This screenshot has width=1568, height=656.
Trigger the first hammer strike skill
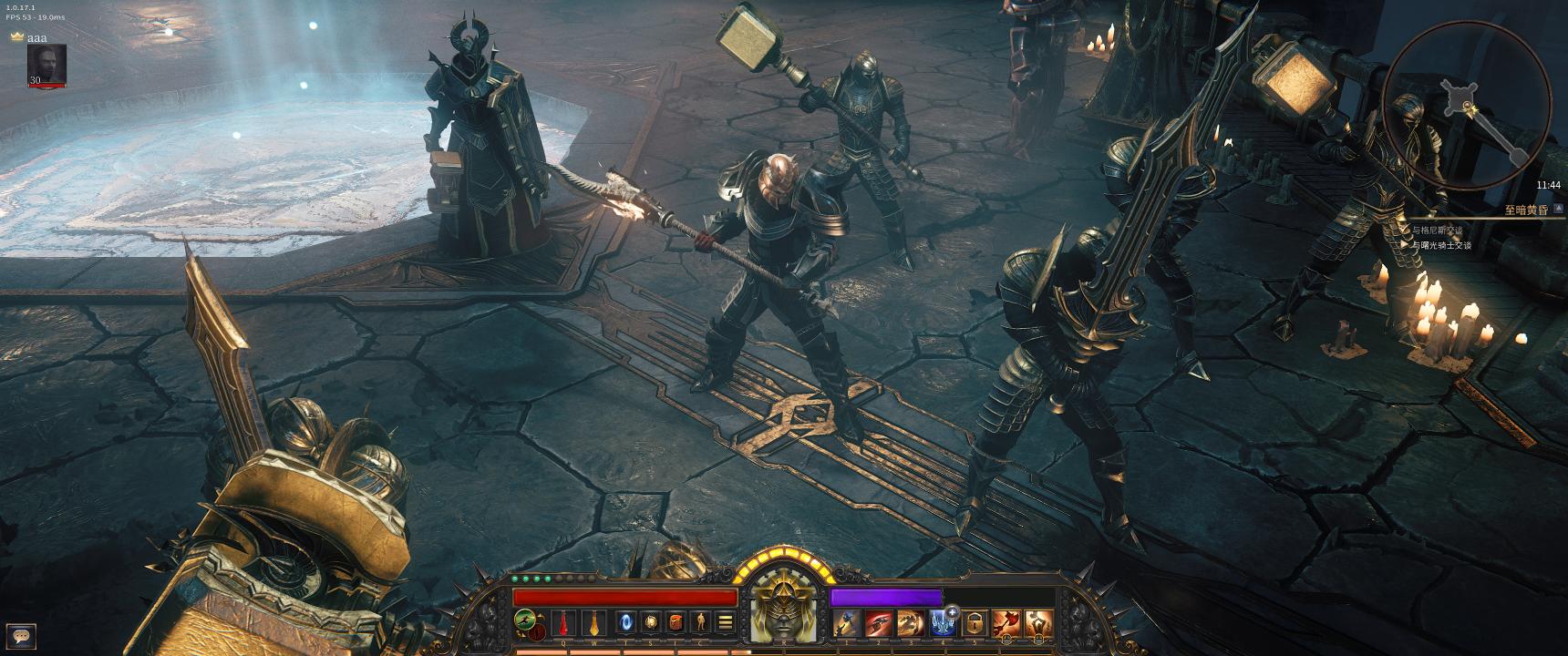[x=847, y=623]
